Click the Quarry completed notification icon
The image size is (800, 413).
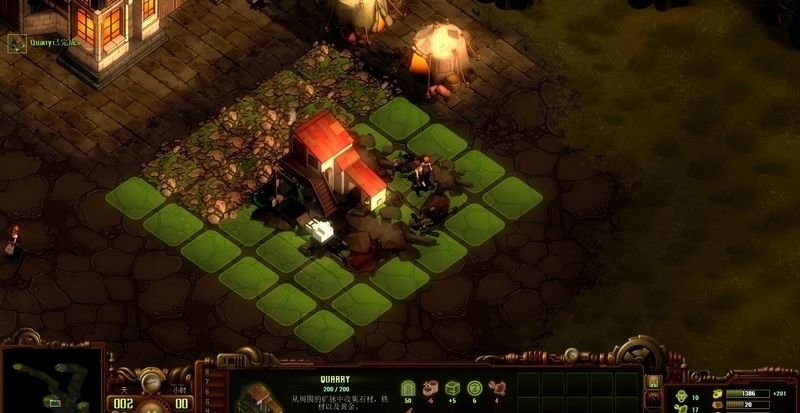point(16,42)
